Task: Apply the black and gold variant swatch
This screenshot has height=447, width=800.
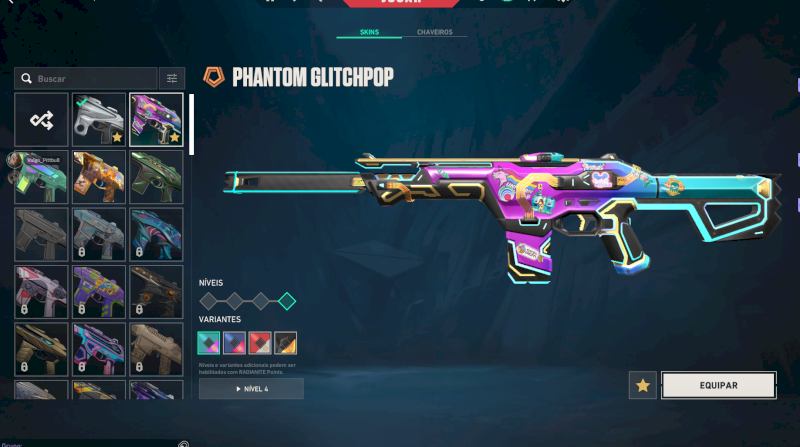Action: coord(286,343)
